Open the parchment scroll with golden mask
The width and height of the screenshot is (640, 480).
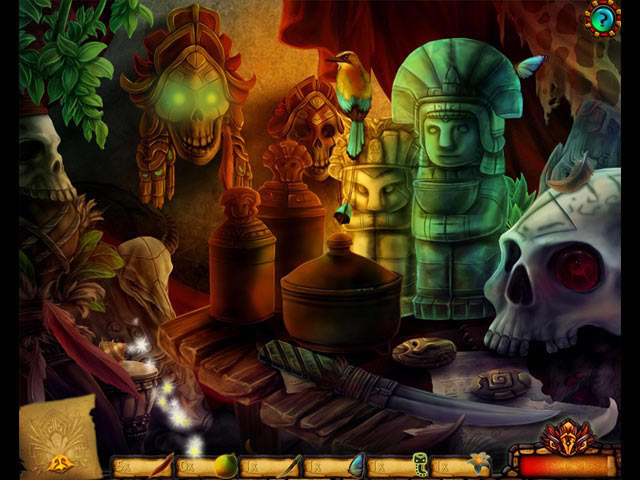pos(58,437)
